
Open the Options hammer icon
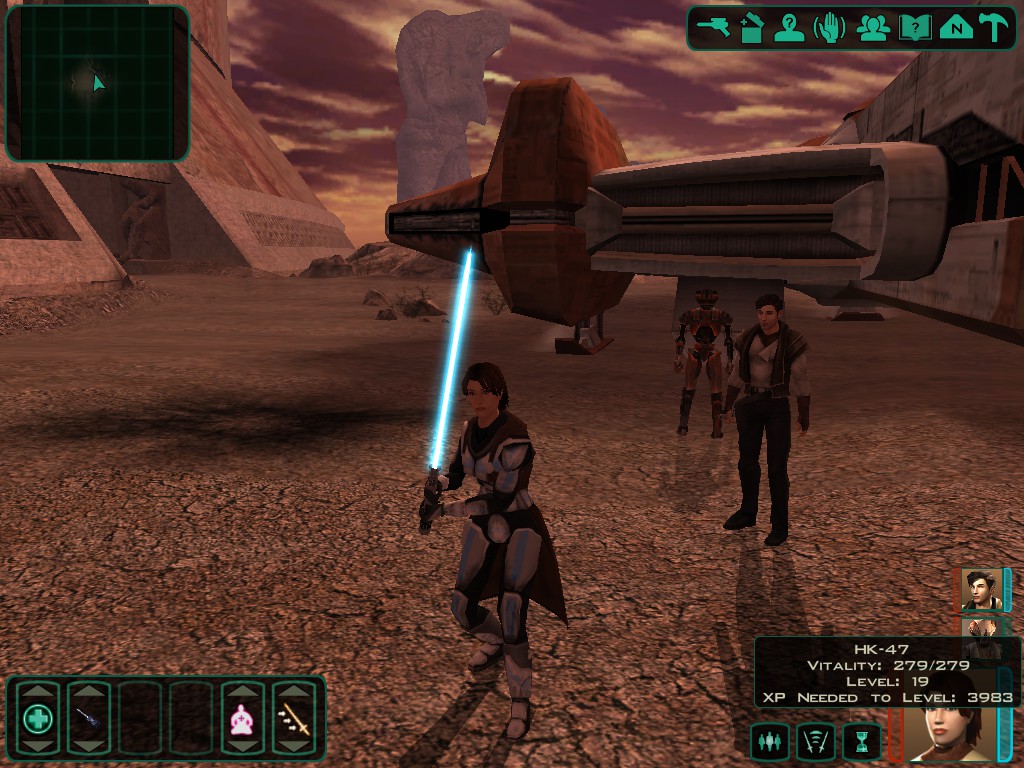[x=994, y=28]
